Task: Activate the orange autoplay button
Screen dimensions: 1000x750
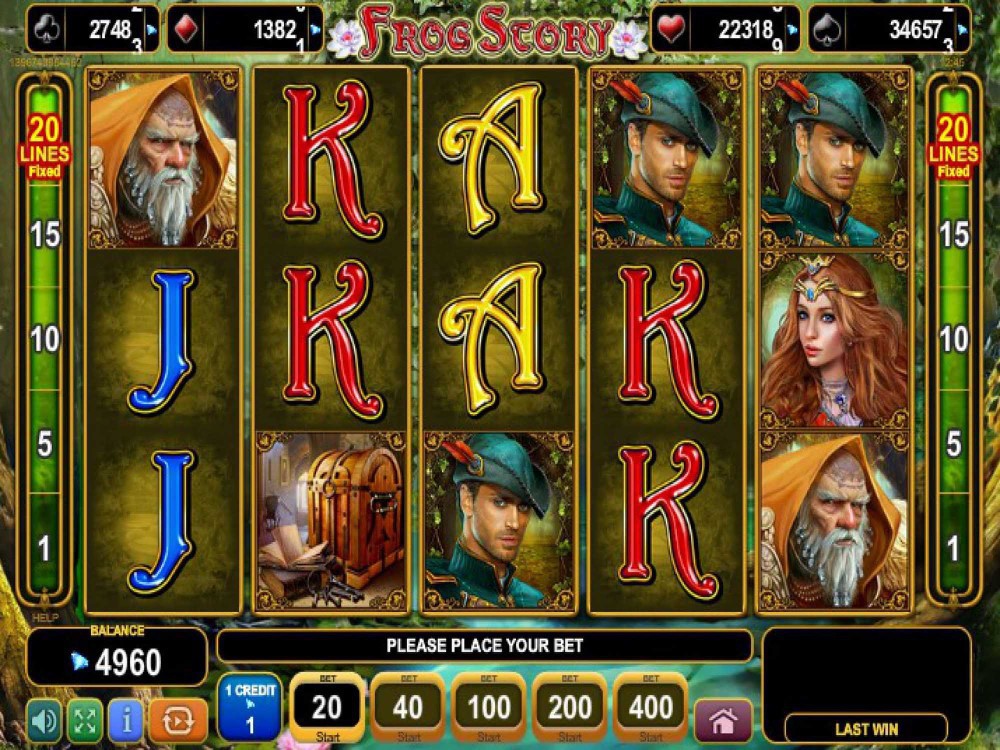Action: click(178, 718)
